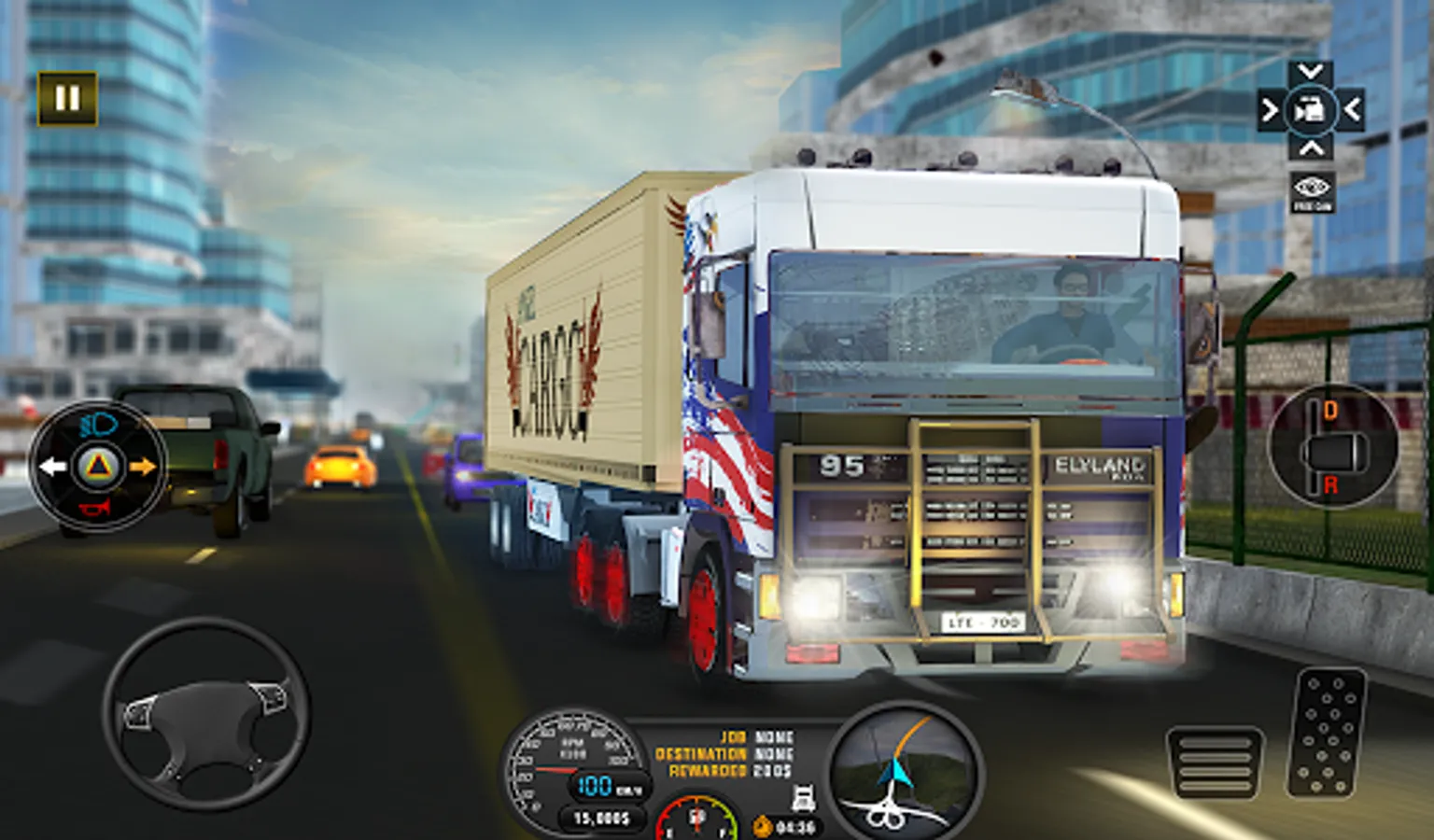Shift to Drive (D) on the gear selector
Screen dimensions: 1434x840
pos(1330,411)
